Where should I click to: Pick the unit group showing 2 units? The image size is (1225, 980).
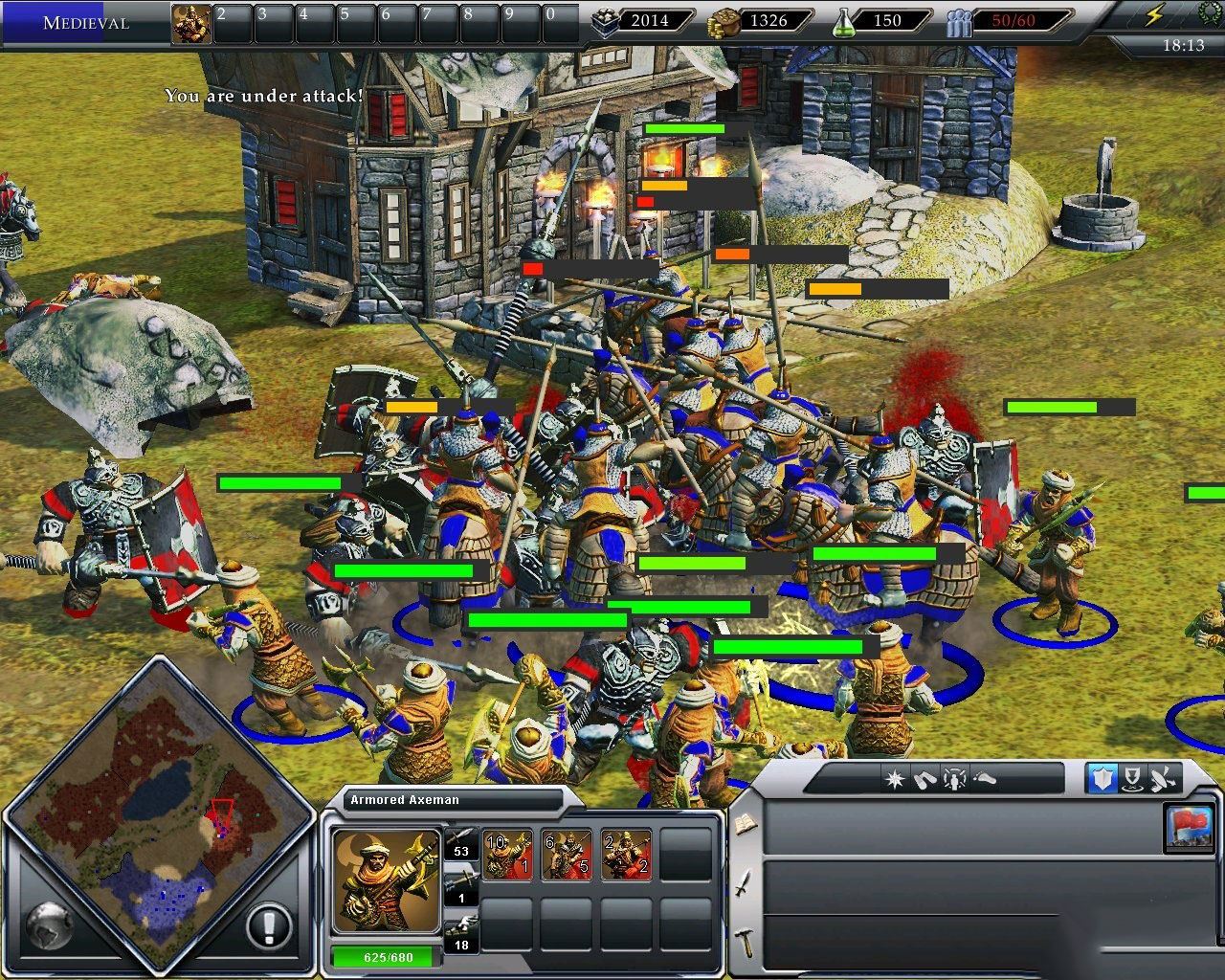pyautogui.click(x=626, y=855)
